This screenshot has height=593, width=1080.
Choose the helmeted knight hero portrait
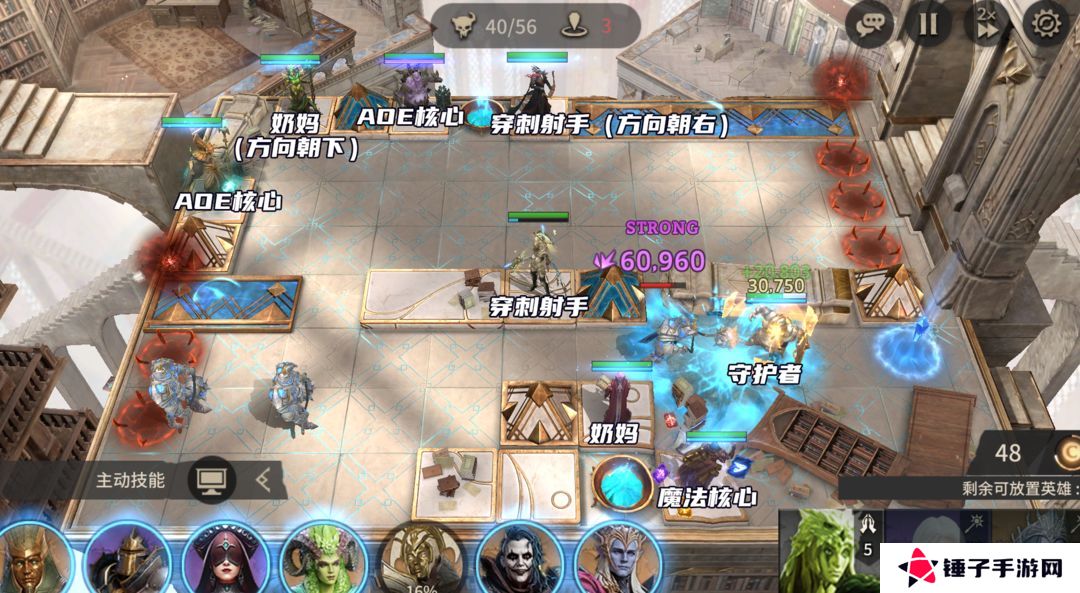point(127,560)
